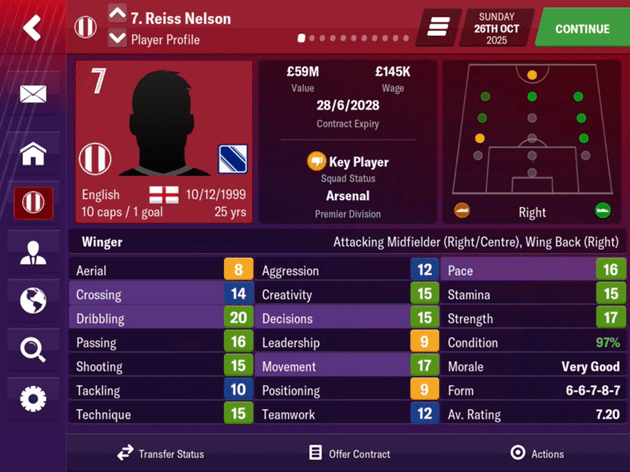Viewport: 630px width, 472px height.
Task: Select the previous player with up arrow
Action: coord(117,14)
